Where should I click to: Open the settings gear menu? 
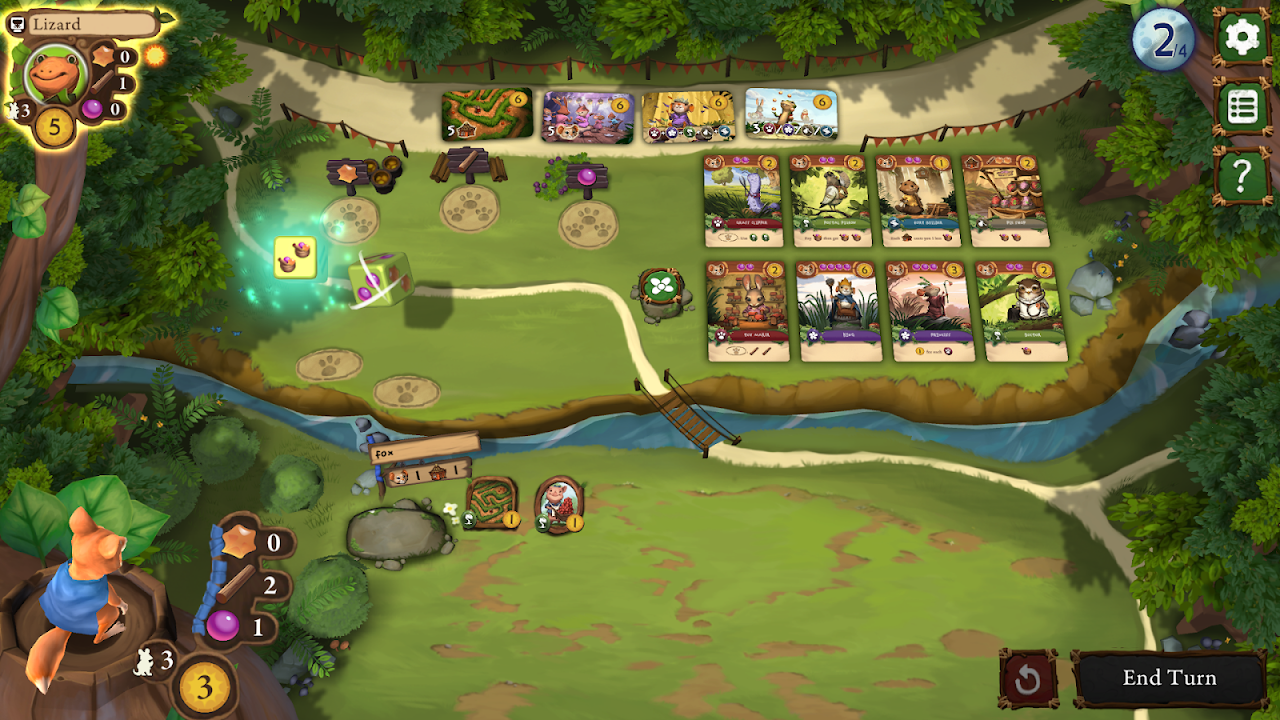coord(1242,38)
